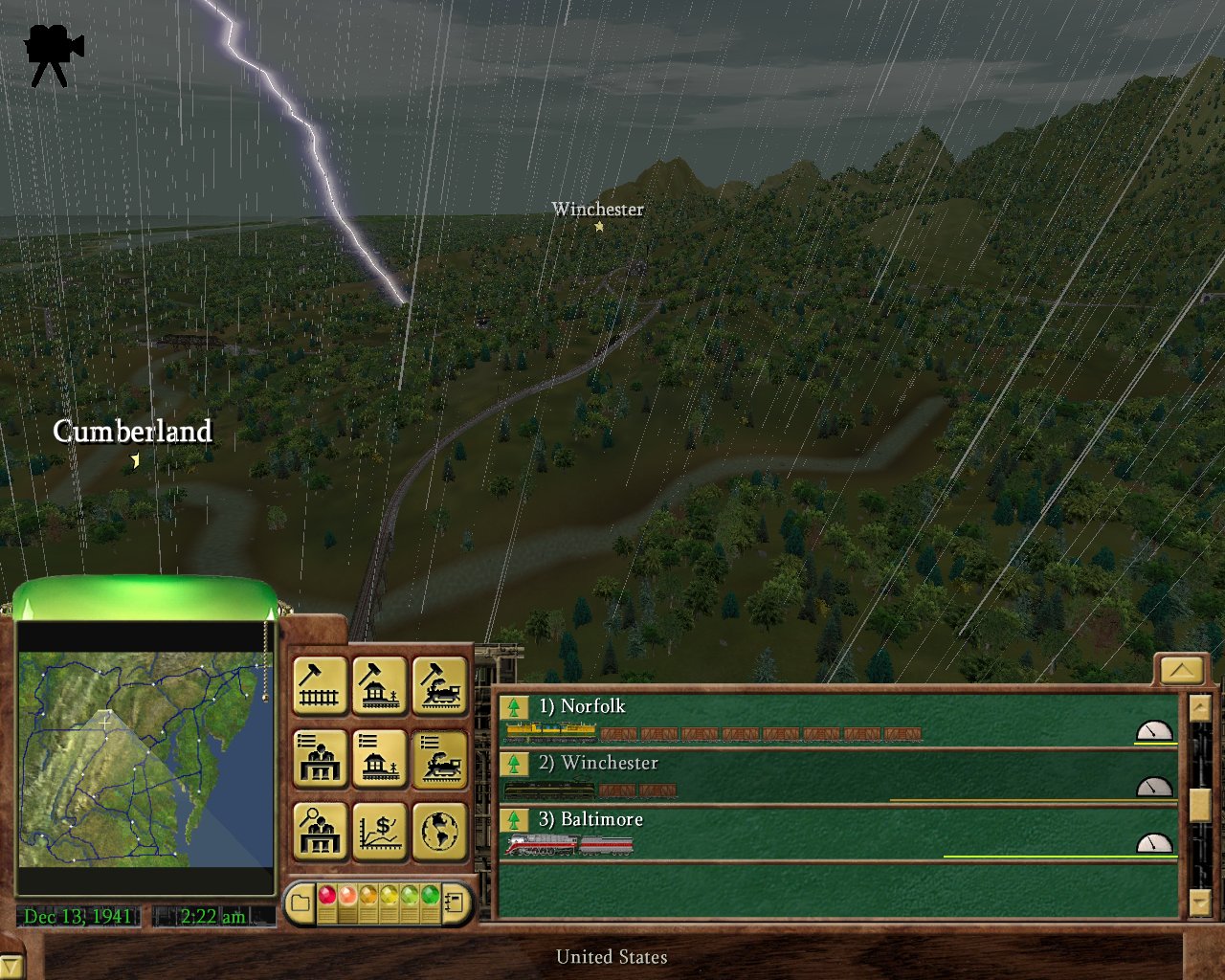
Task: Open the file folder menu button
Action: 301,902
